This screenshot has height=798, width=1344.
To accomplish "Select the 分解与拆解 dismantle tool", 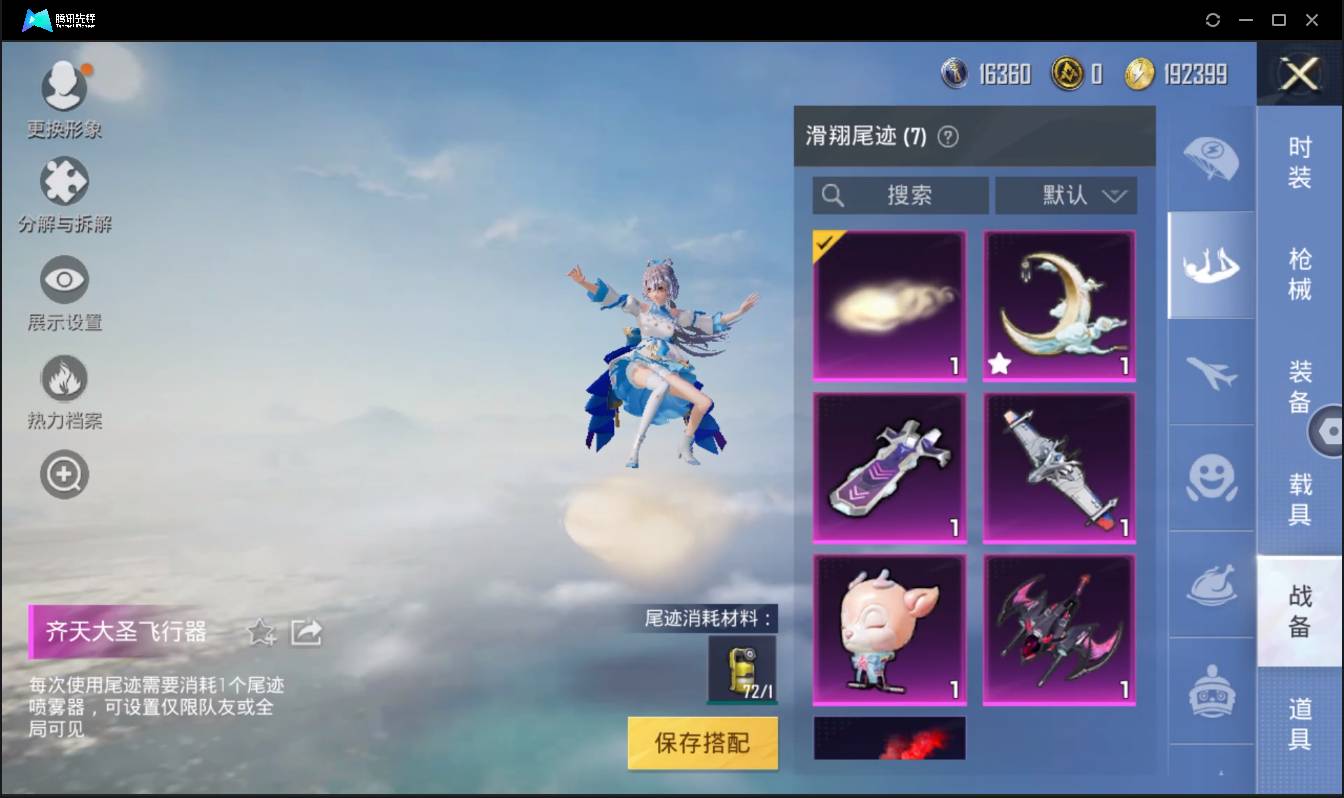I will coord(64,187).
